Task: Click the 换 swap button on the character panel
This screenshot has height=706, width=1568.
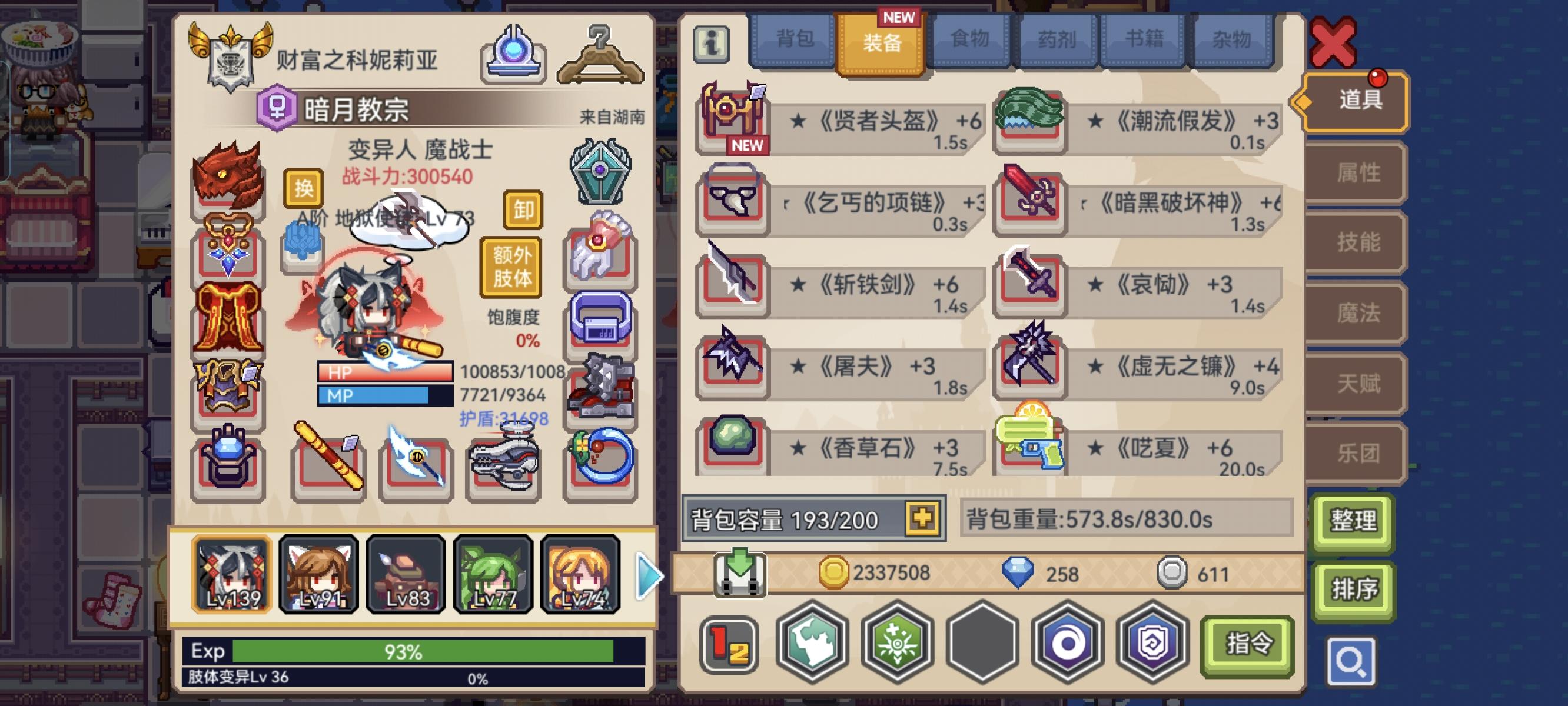Action: tap(304, 189)
